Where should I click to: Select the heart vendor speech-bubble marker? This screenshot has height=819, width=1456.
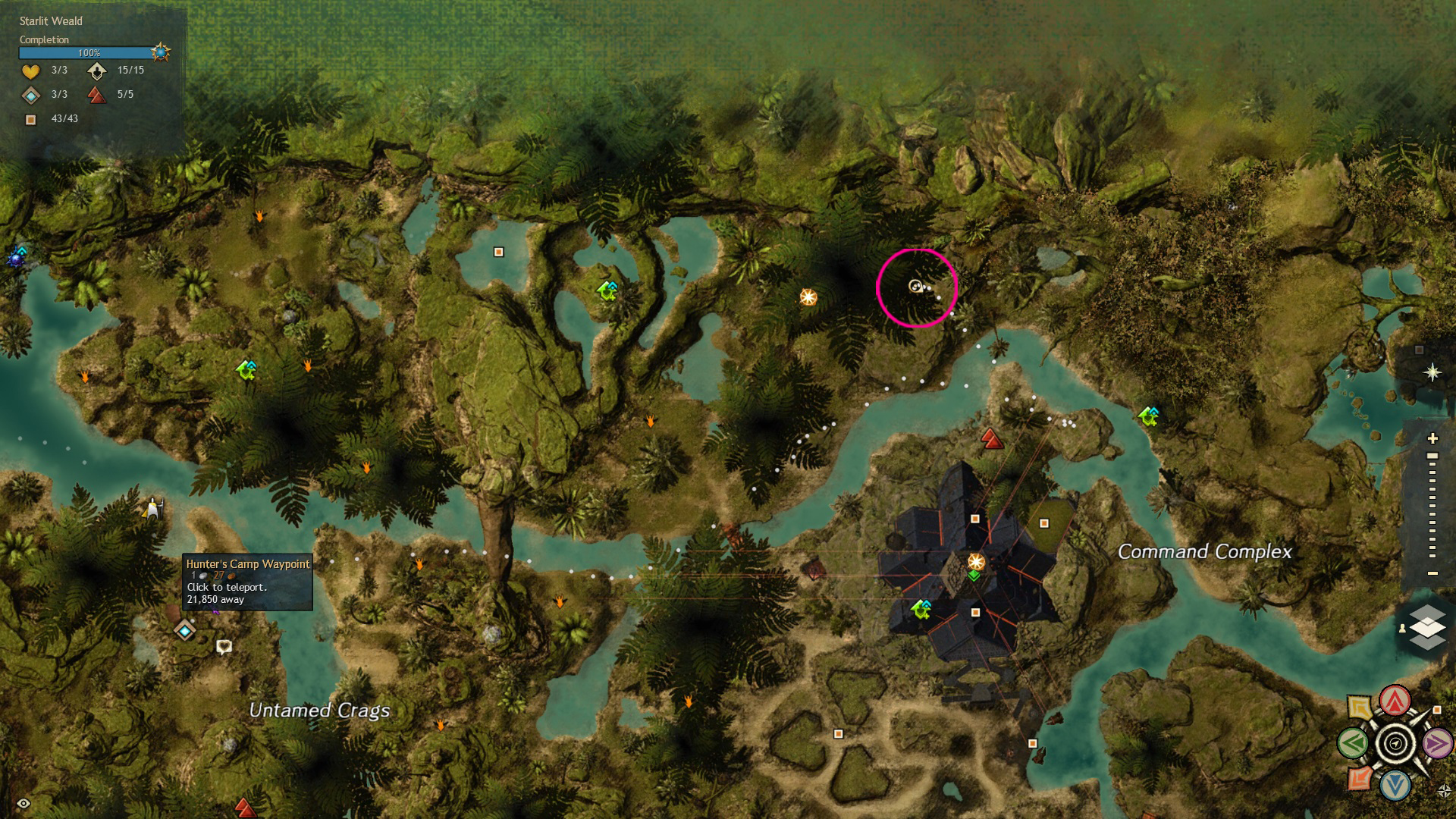tap(224, 646)
